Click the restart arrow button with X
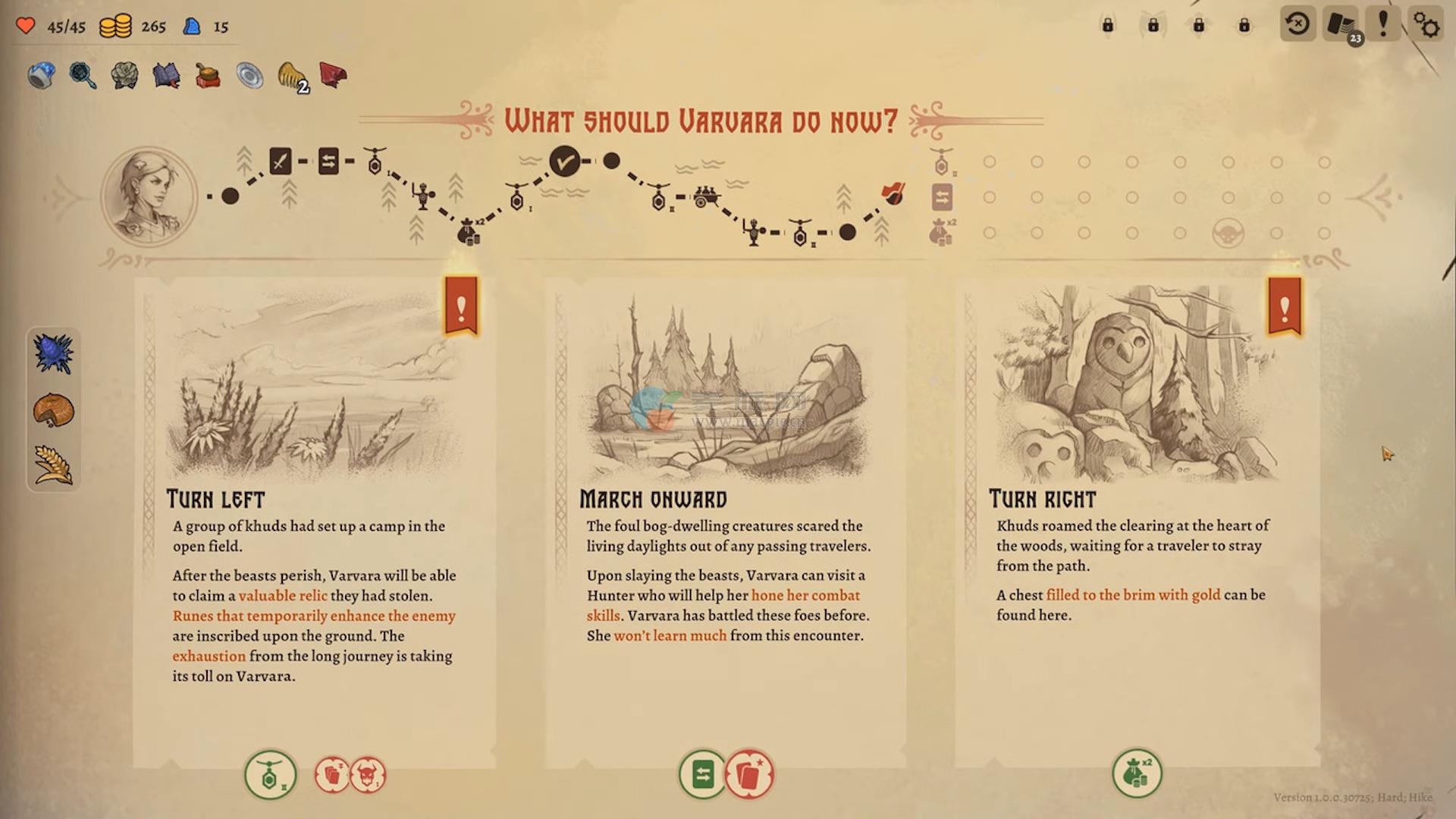This screenshot has height=819, width=1456. click(1298, 25)
